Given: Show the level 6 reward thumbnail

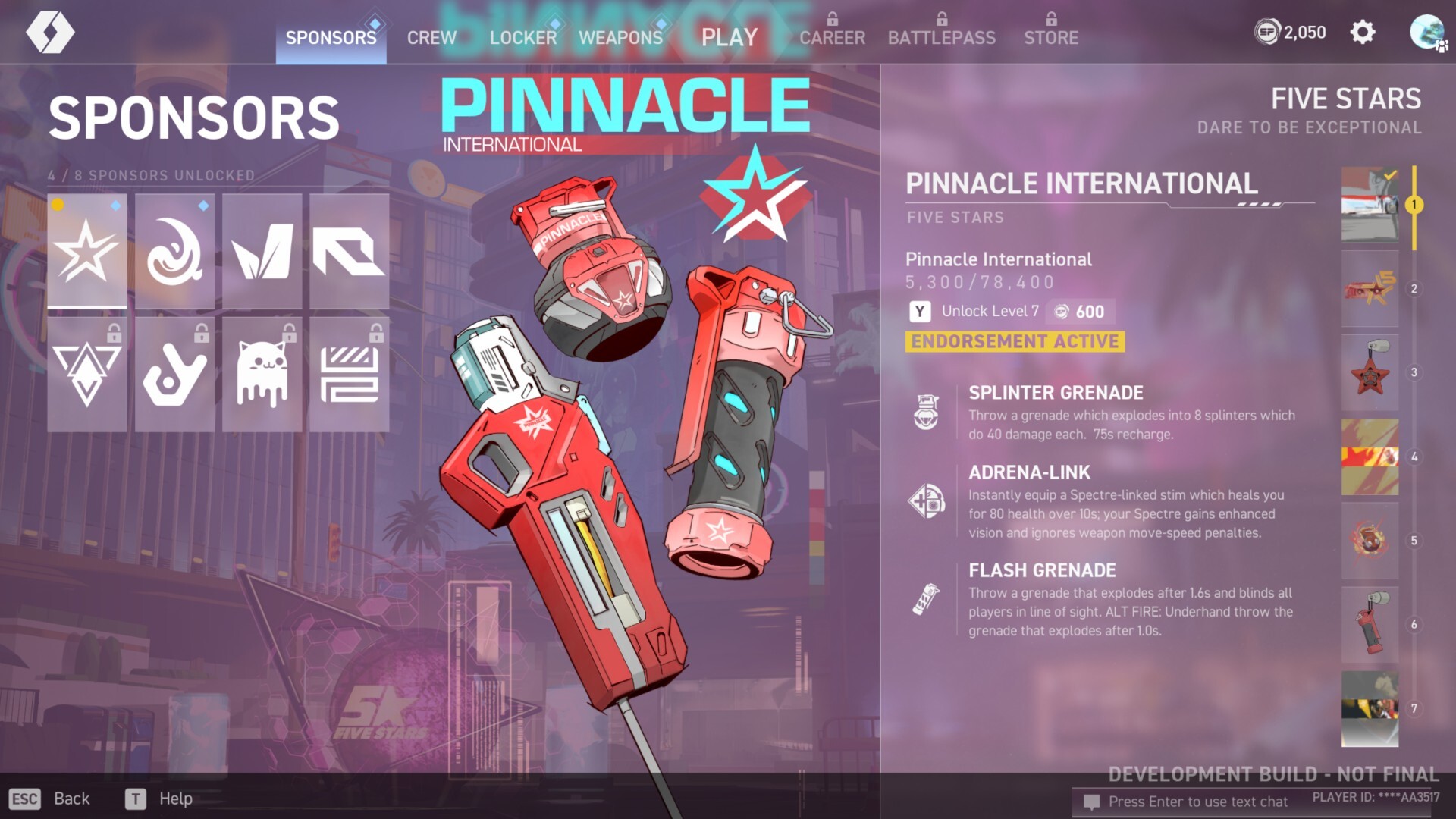Looking at the screenshot, I should (x=1370, y=625).
